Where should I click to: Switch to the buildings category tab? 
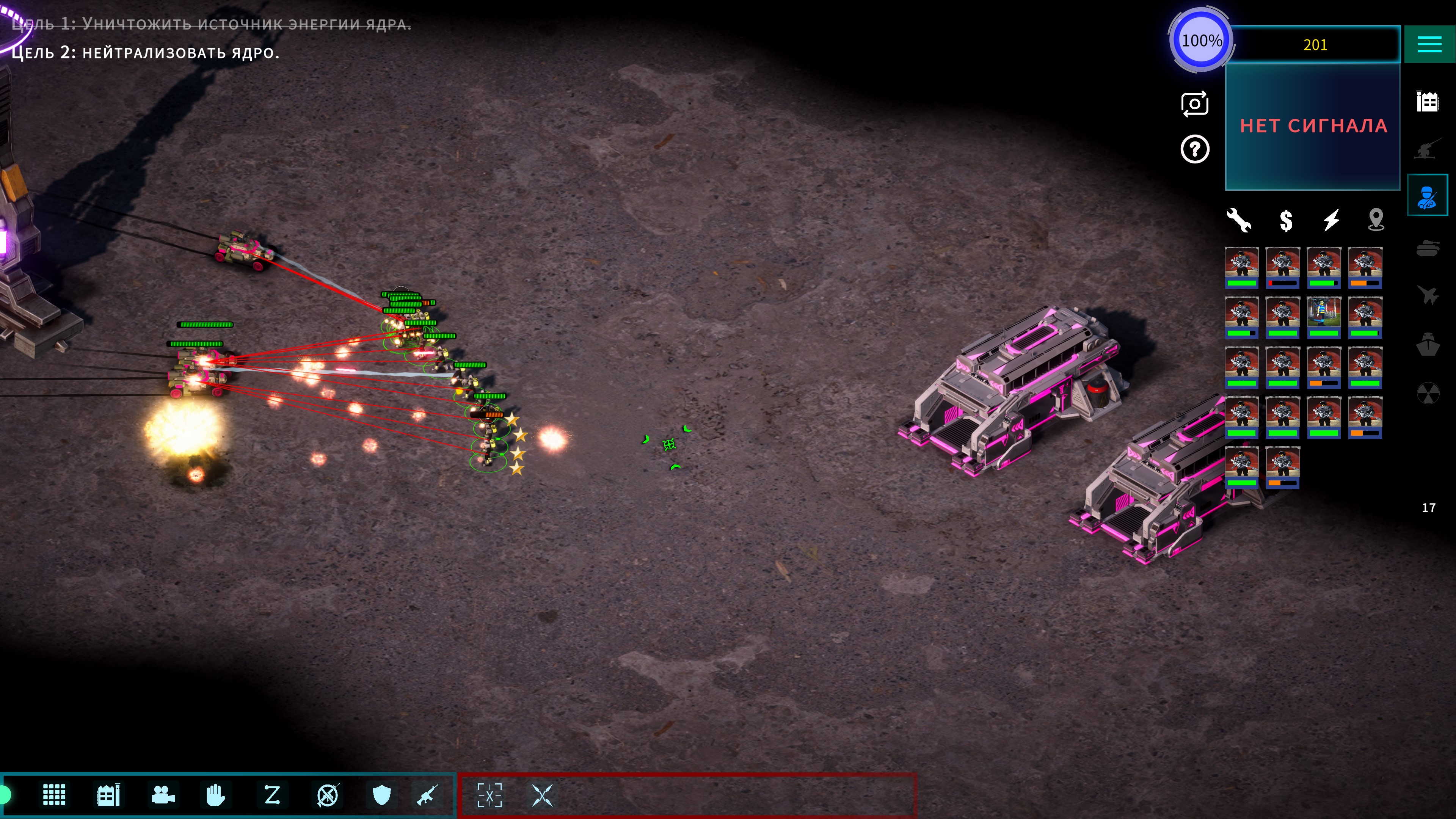(1427, 102)
